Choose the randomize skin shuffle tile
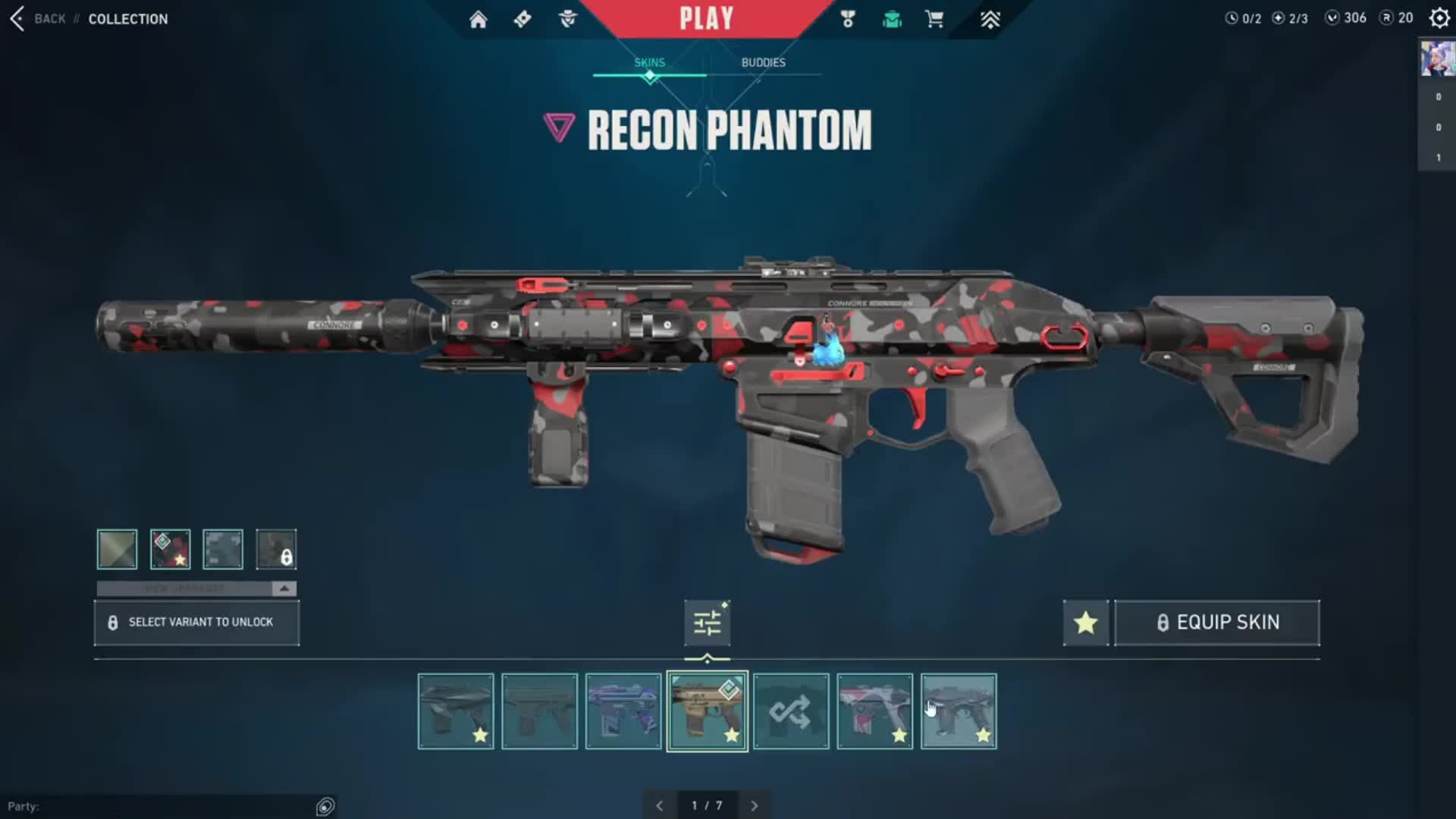Viewport: 1456px width, 819px height. tap(790, 711)
